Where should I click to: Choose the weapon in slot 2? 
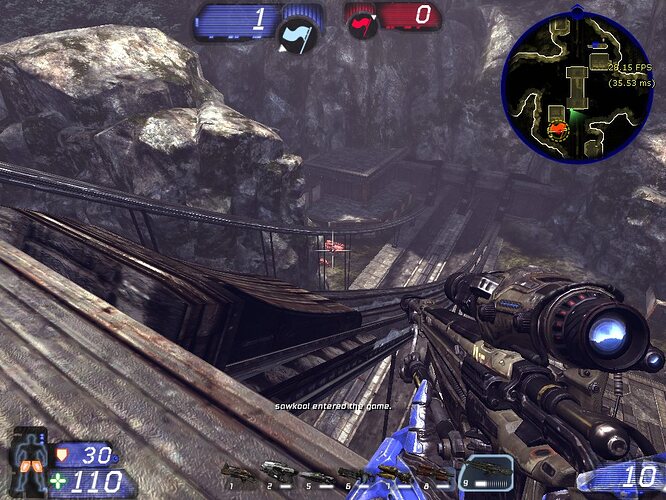click(x=277, y=471)
